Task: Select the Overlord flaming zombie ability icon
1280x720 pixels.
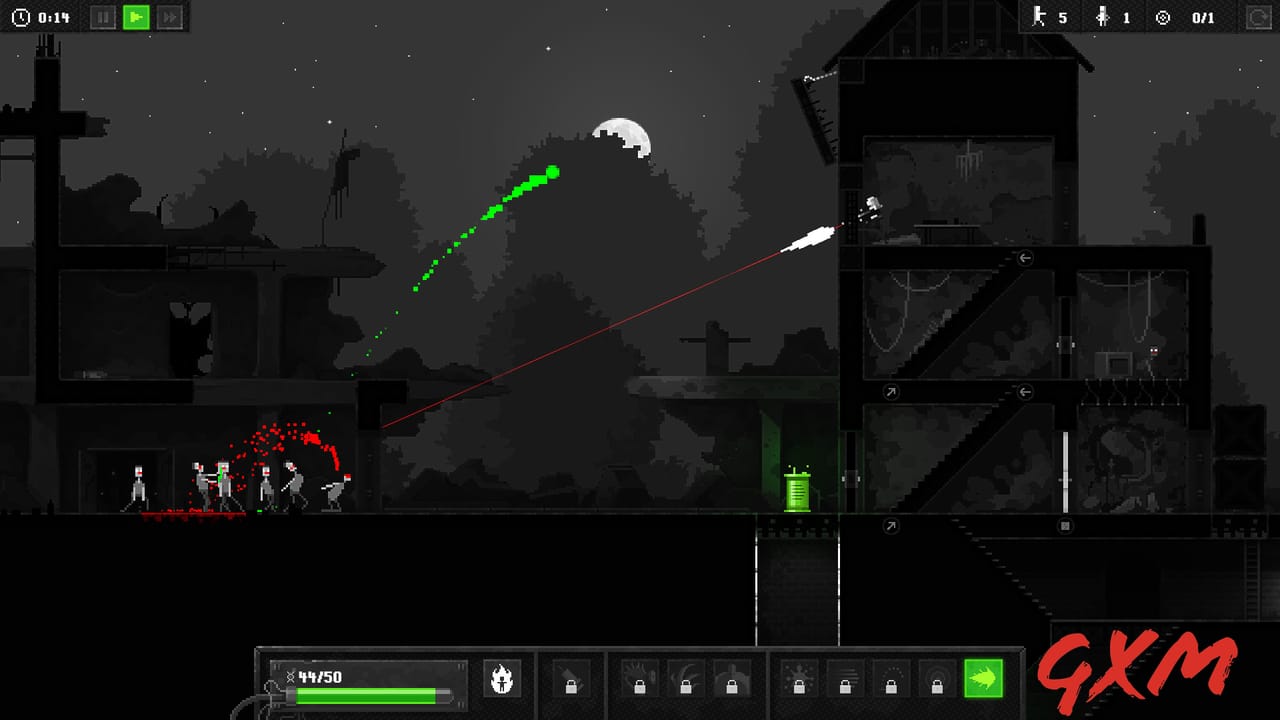Action: coord(503,681)
